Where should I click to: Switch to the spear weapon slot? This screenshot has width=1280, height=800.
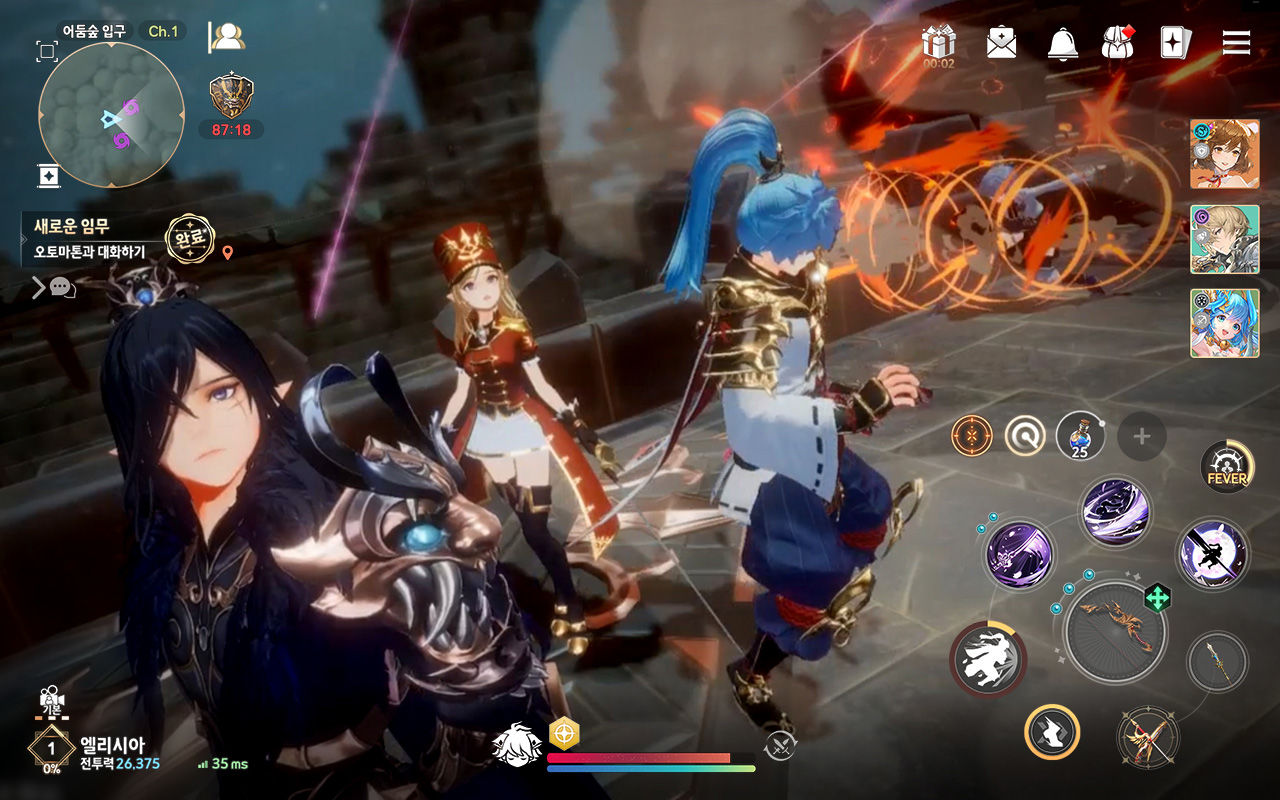pyautogui.click(x=1217, y=662)
